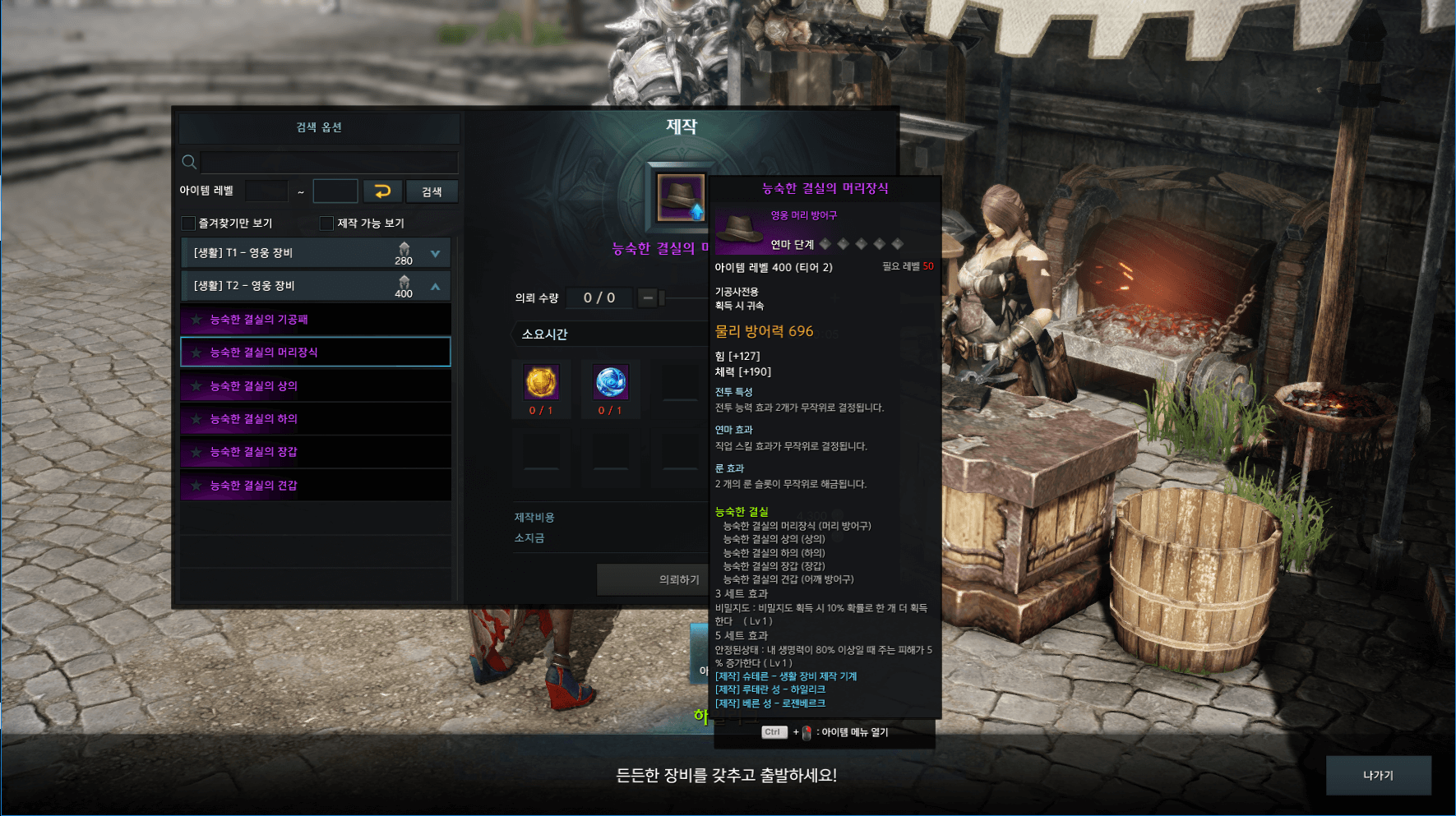Collapse the [생활] T2 - 영웅 장비 category

435,287
